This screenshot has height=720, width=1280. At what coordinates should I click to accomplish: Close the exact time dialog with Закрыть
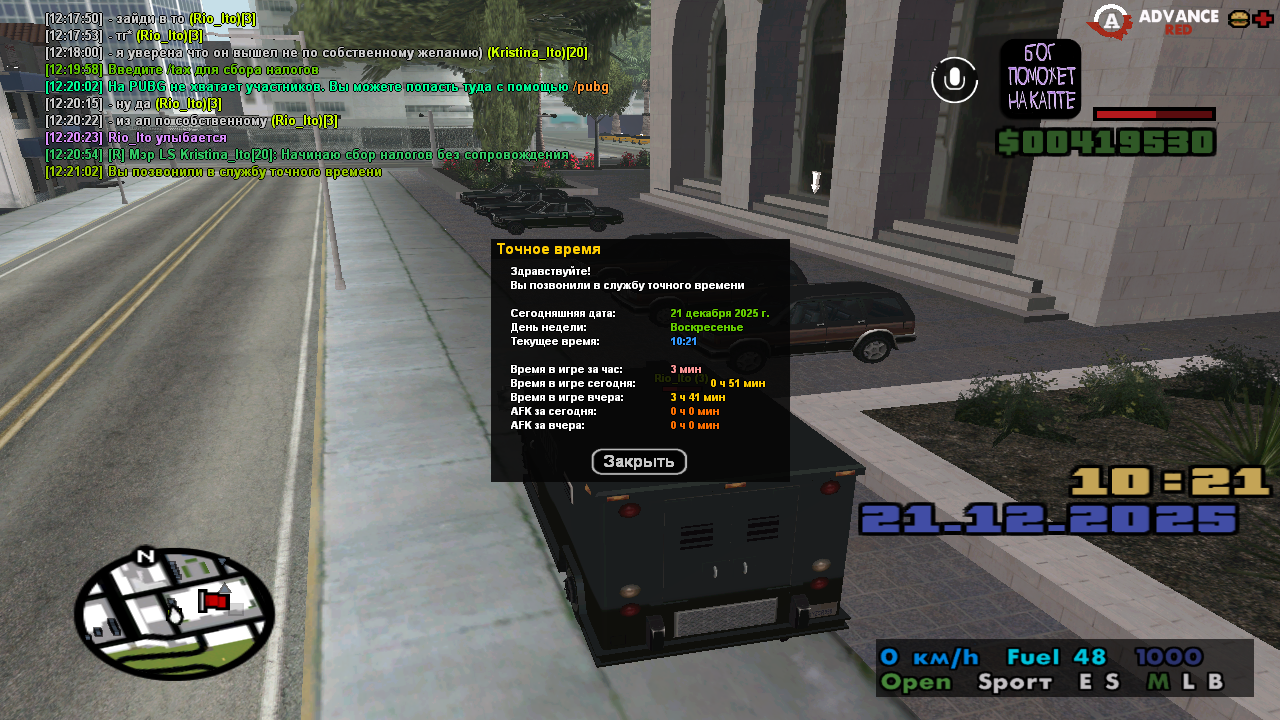639,462
